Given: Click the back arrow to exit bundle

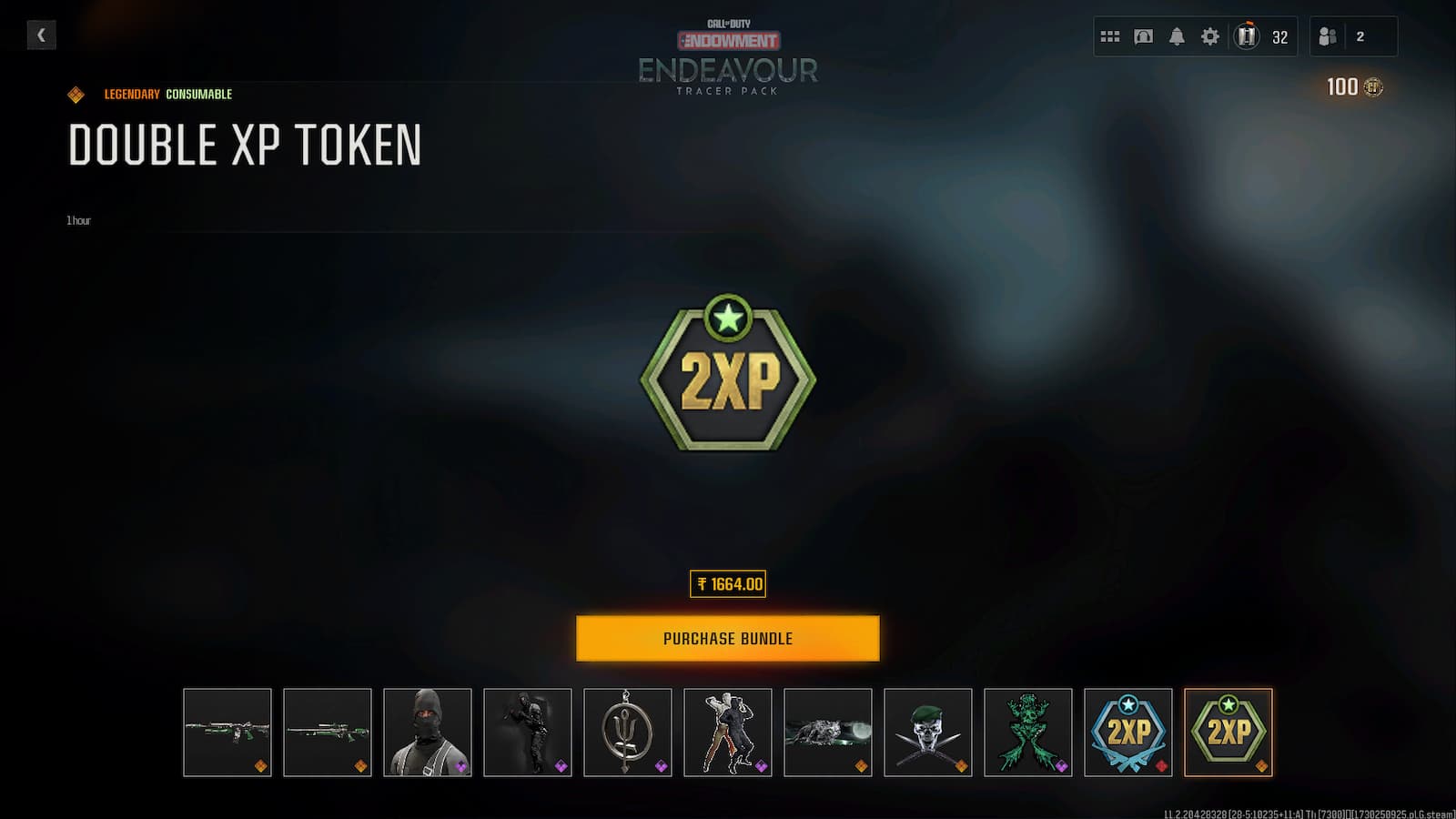Looking at the screenshot, I should [41, 35].
